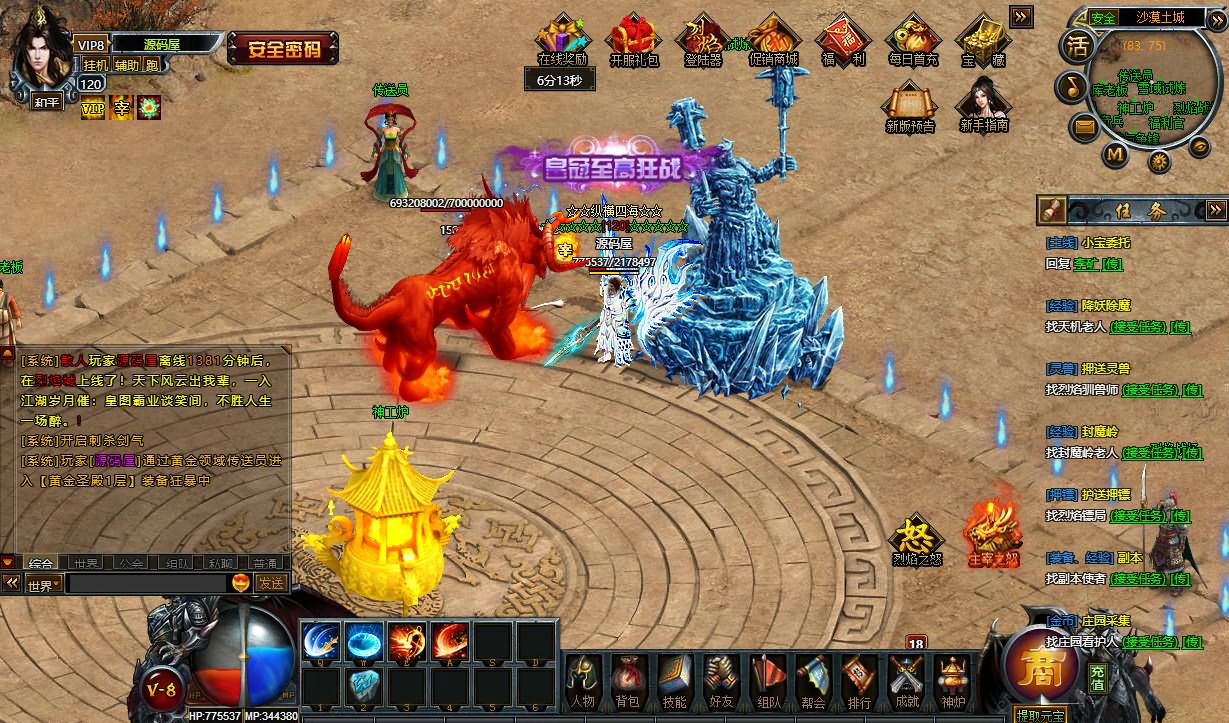Click the 充值 recharge button
1229x723 pixels.
point(1097,677)
